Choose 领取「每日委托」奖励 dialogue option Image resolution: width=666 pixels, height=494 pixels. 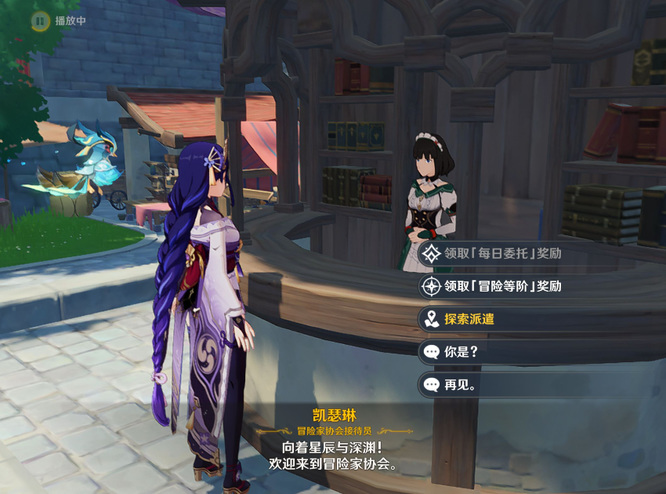point(503,254)
